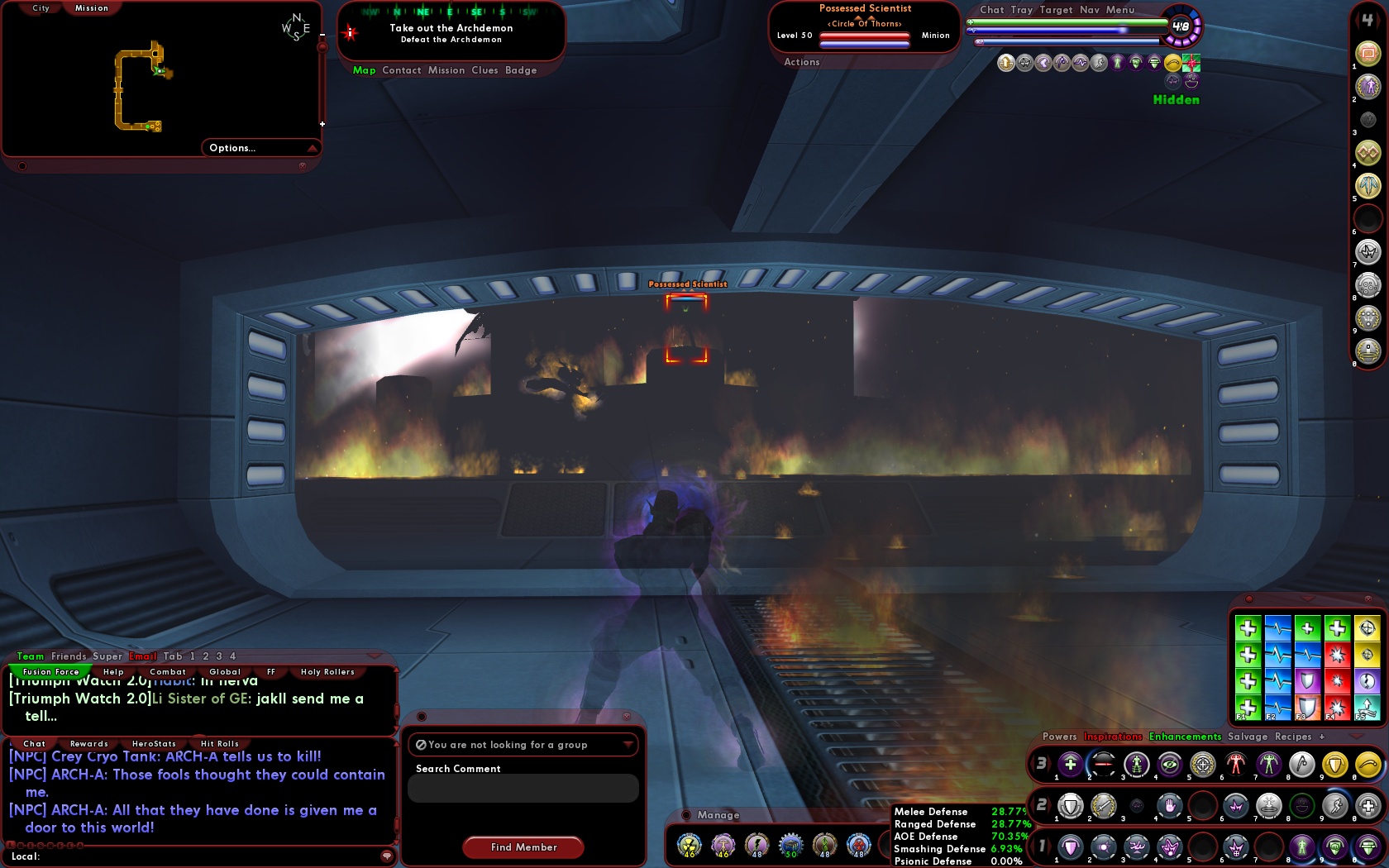Open the Enhancements panel tab
The width and height of the screenshot is (1389, 868).
1184,736
